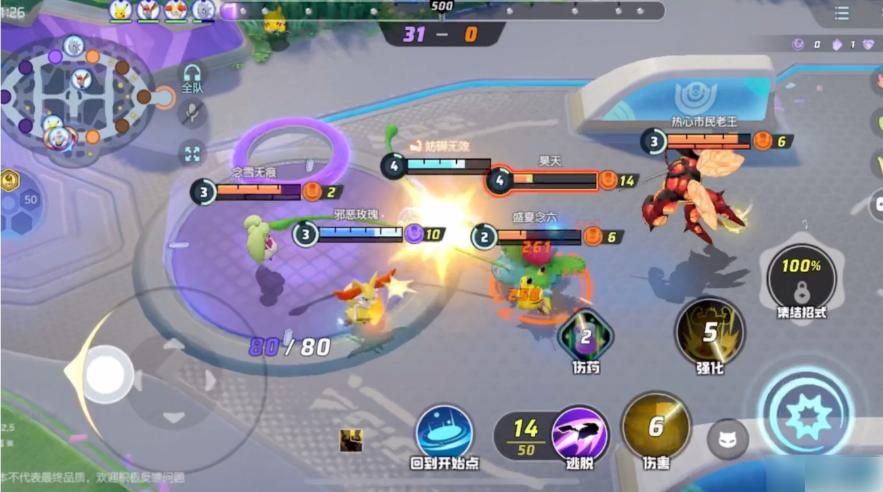883x492 pixels.
Task: Use the 伤药 potion item
Action: click(x=586, y=336)
